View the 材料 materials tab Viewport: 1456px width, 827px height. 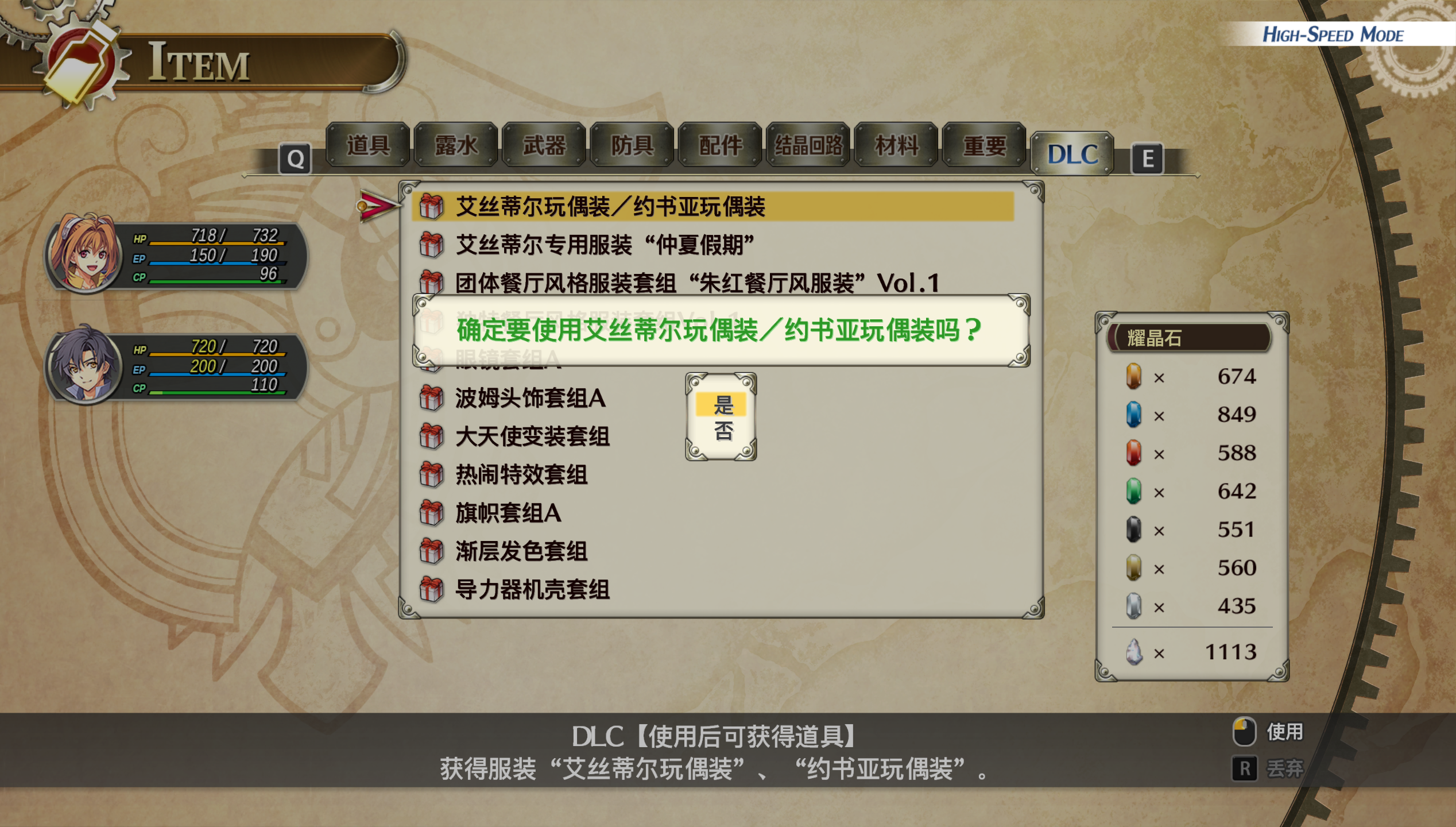[x=896, y=145]
